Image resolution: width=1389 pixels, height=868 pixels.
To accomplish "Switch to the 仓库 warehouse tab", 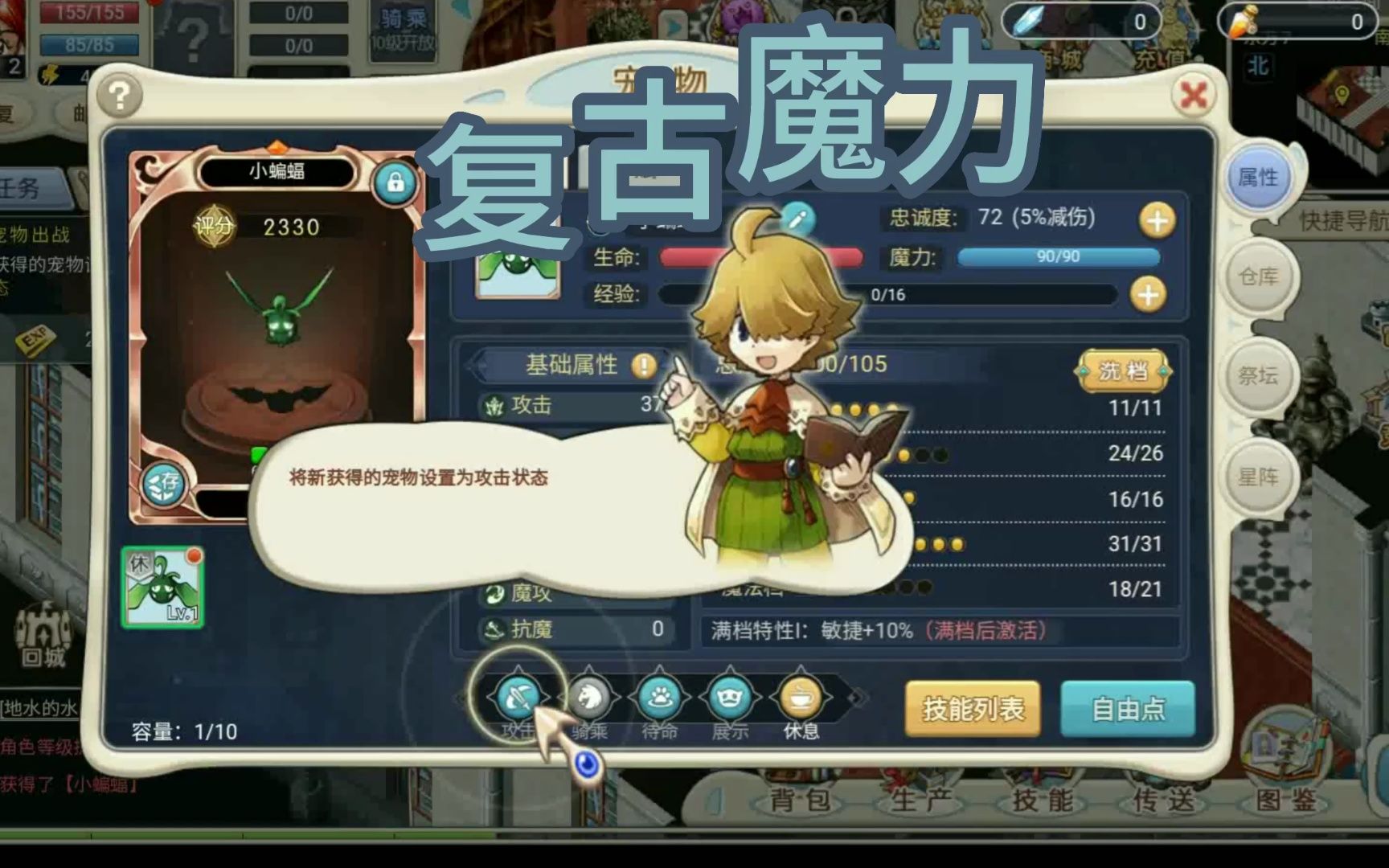I will 1258,277.
